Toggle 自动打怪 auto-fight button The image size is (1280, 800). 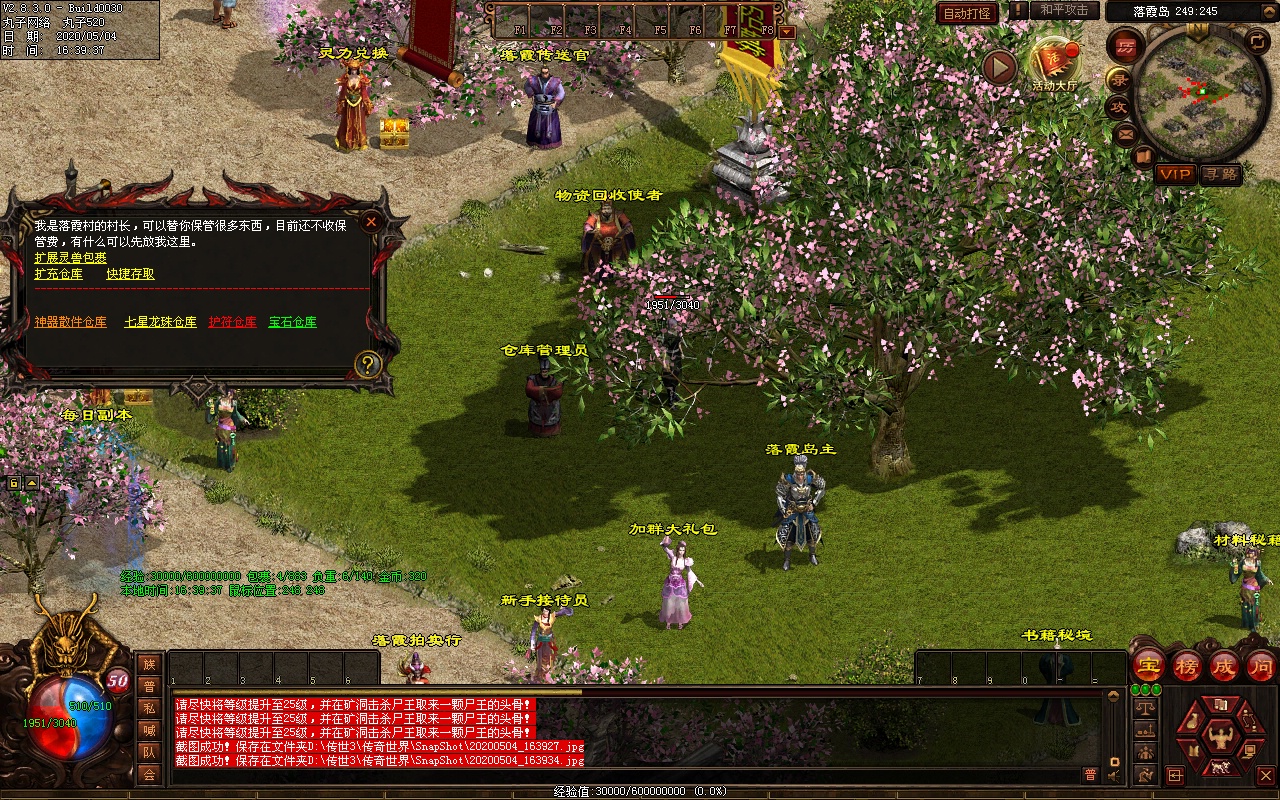[967, 13]
